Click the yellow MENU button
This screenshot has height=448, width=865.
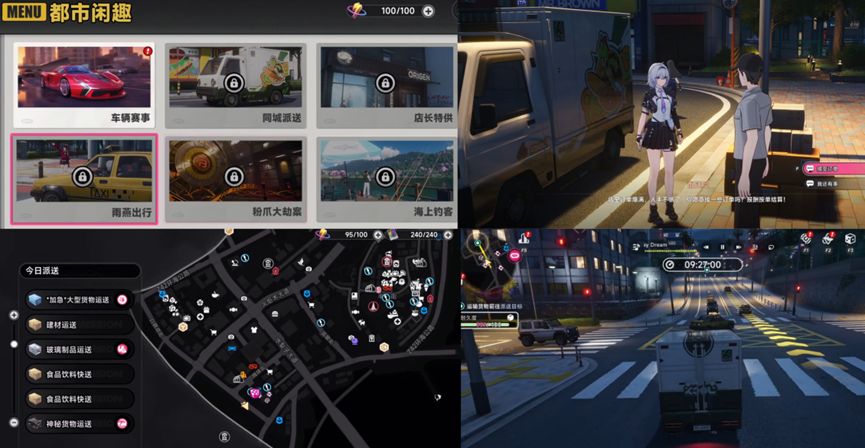[x=24, y=12]
